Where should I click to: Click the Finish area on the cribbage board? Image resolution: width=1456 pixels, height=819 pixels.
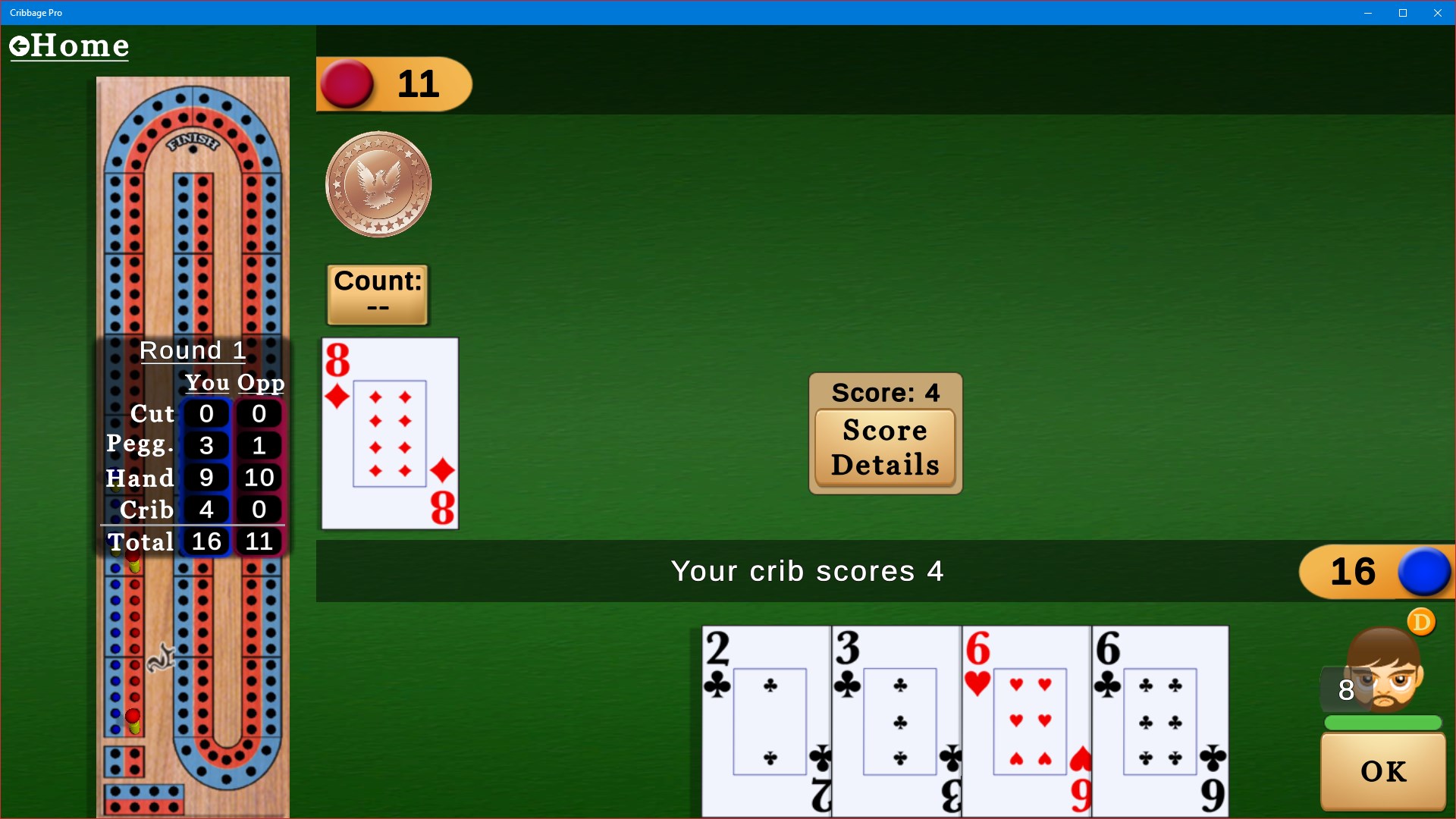[x=194, y=142]
